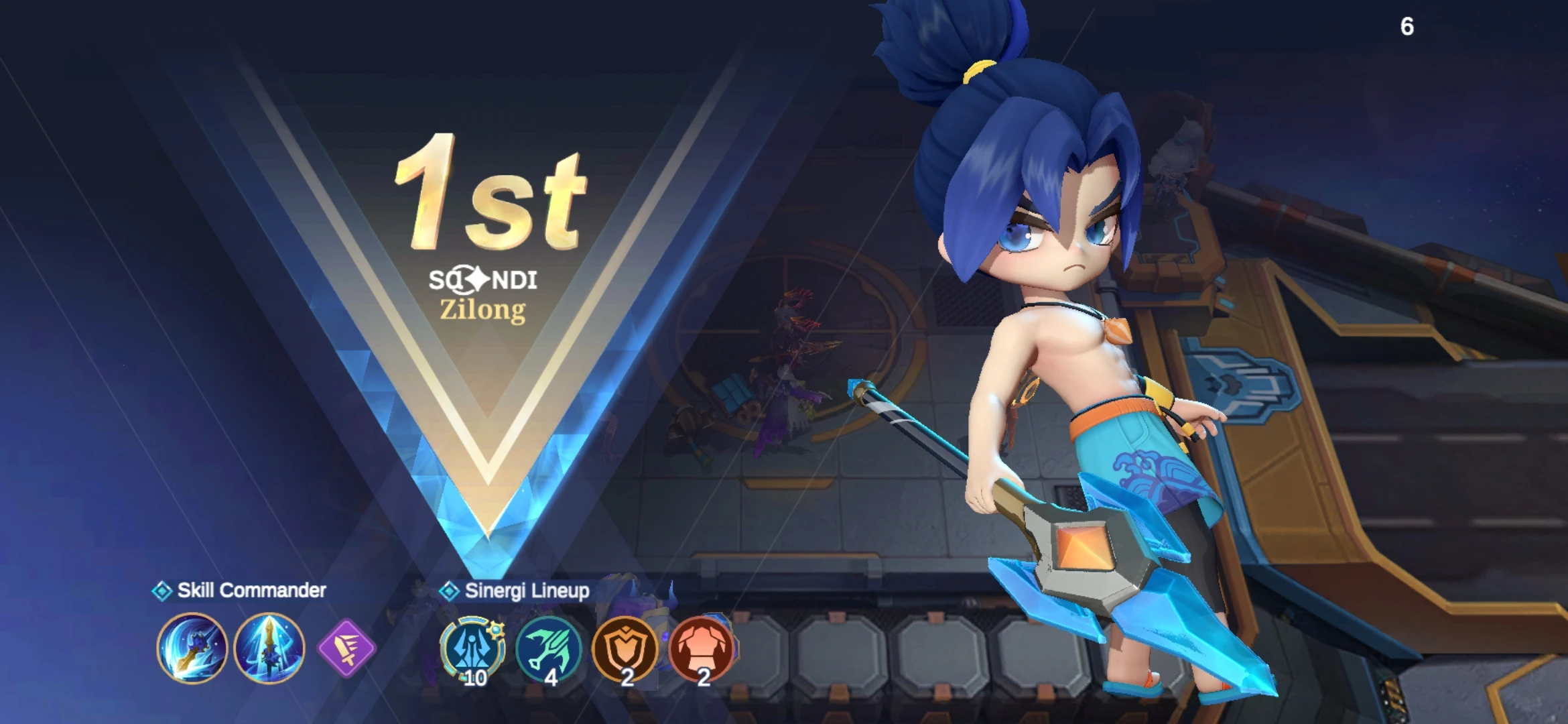This screenshot has height=724, width=1568.
Task: View the green weapon synergy with count 4
Action: [x=549, y=649]
